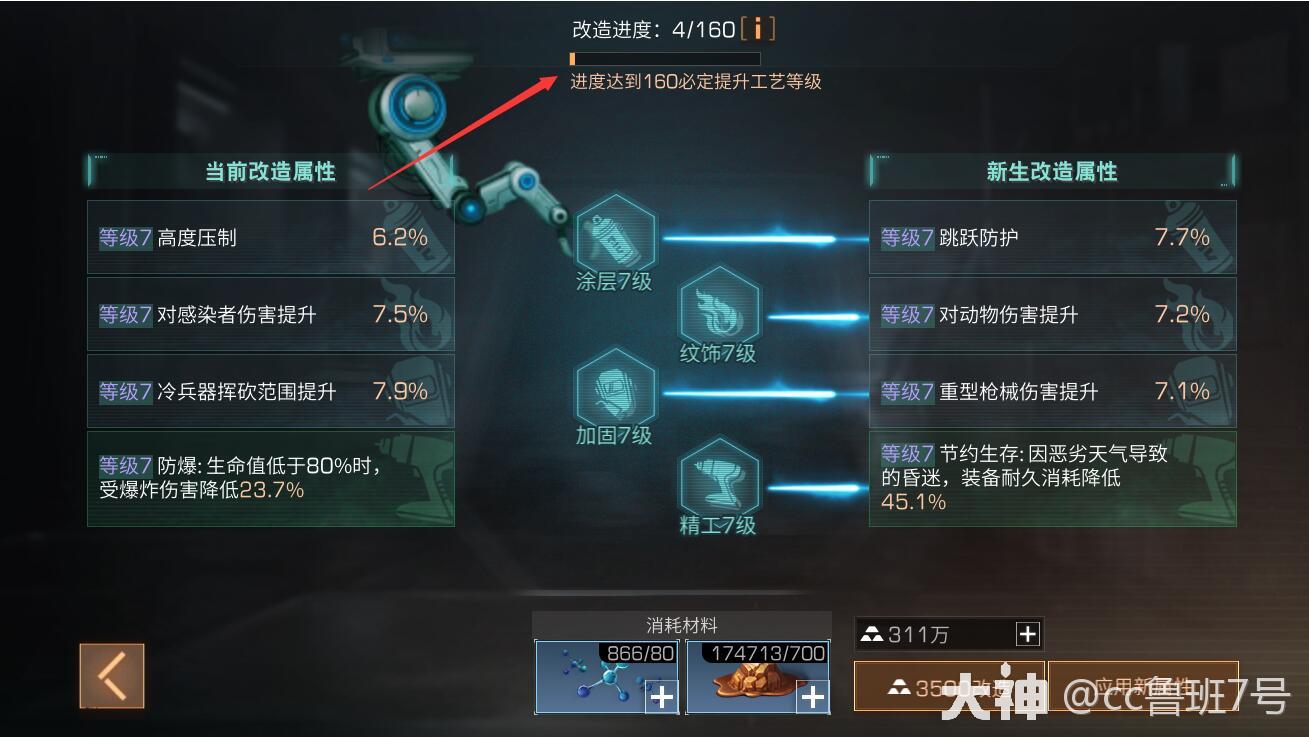1309x737 pixels.
Task: Toggle the 等级7 跳跃防护 new attribute entry
Action: (1052, 236)
